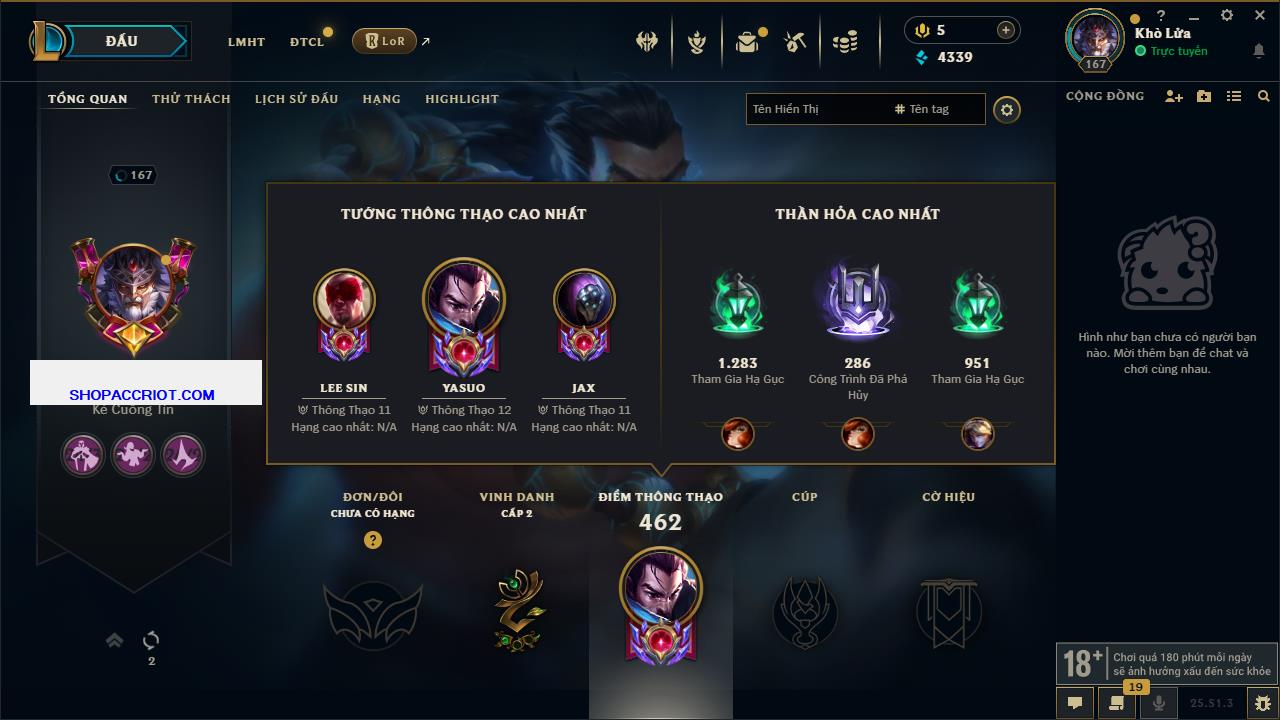Switch to the Thử Thách tab
This screenshot has height=720, width=1280.
point(191,99)
